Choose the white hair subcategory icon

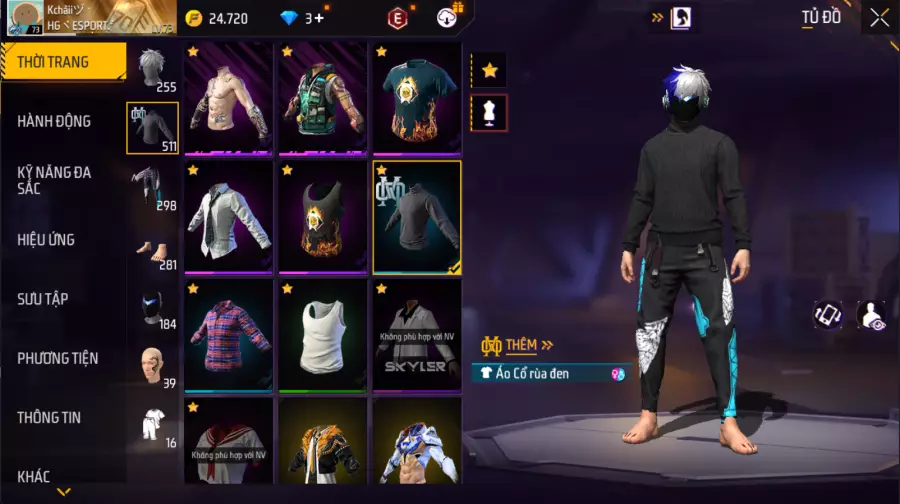152,69
